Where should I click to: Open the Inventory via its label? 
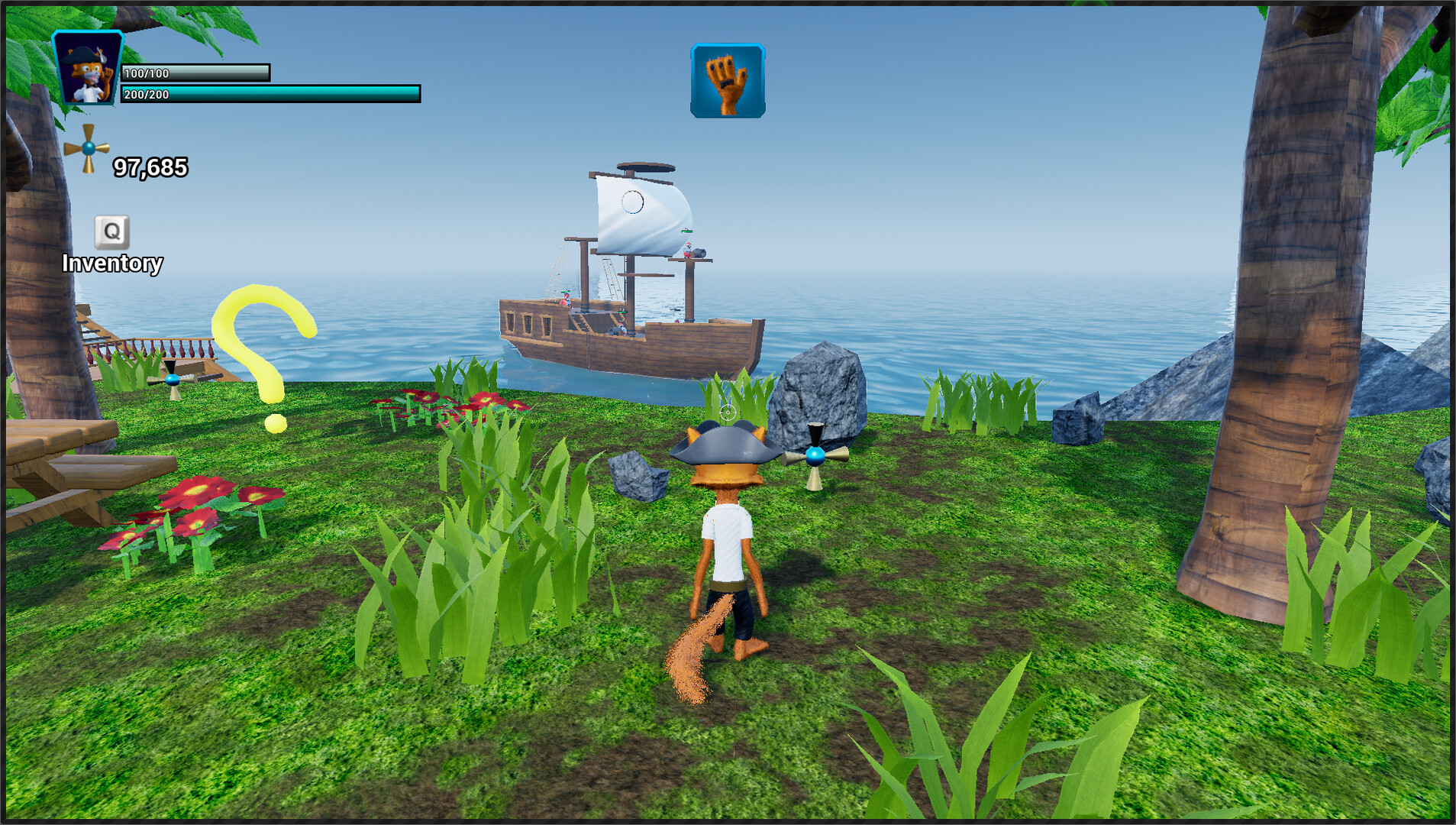click(x=112, y=264)
